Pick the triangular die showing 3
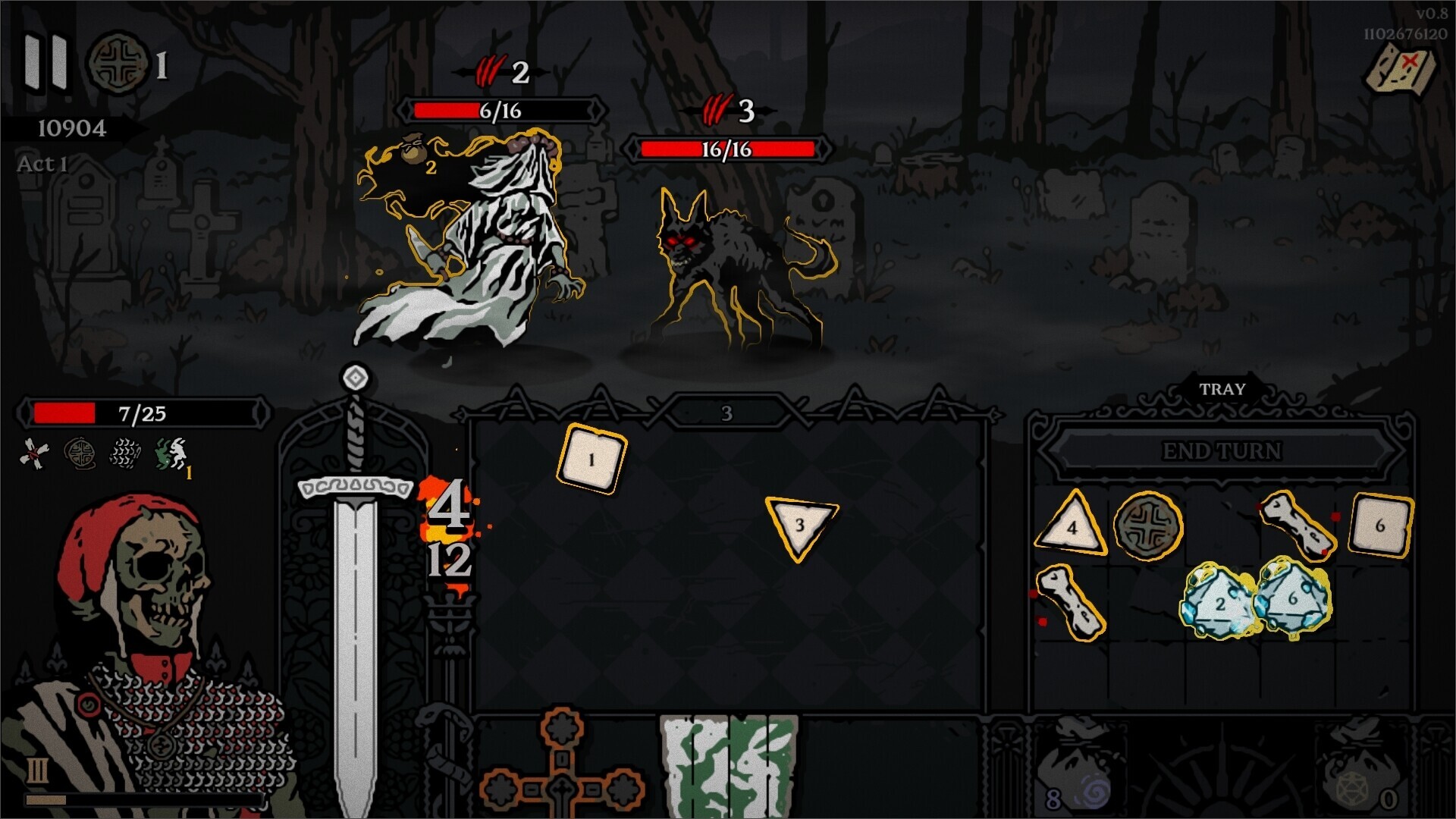The width and height of the screenshot is (1456, 819). pos(798,526)
